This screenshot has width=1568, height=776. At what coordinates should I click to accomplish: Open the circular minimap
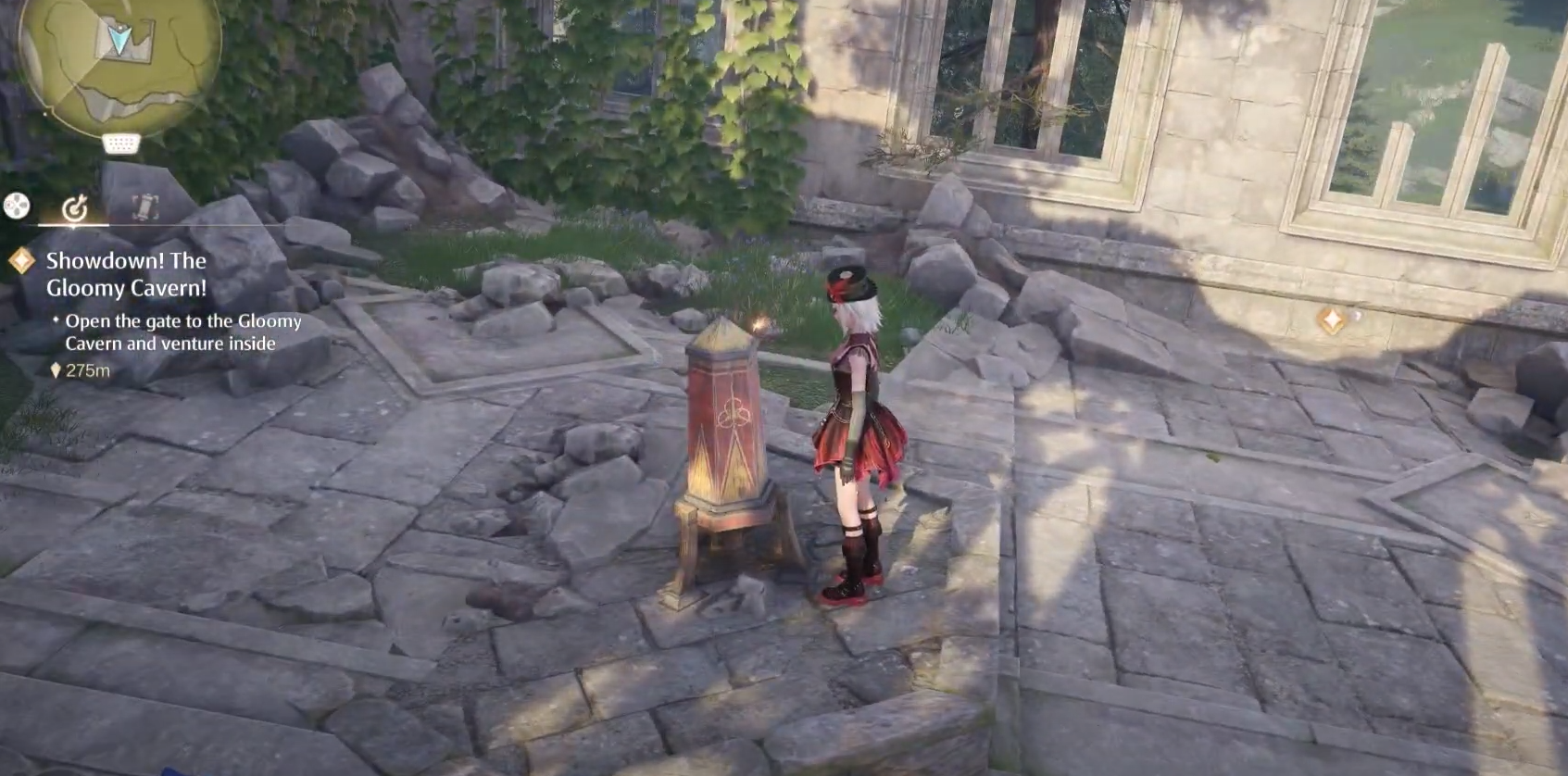120,57
